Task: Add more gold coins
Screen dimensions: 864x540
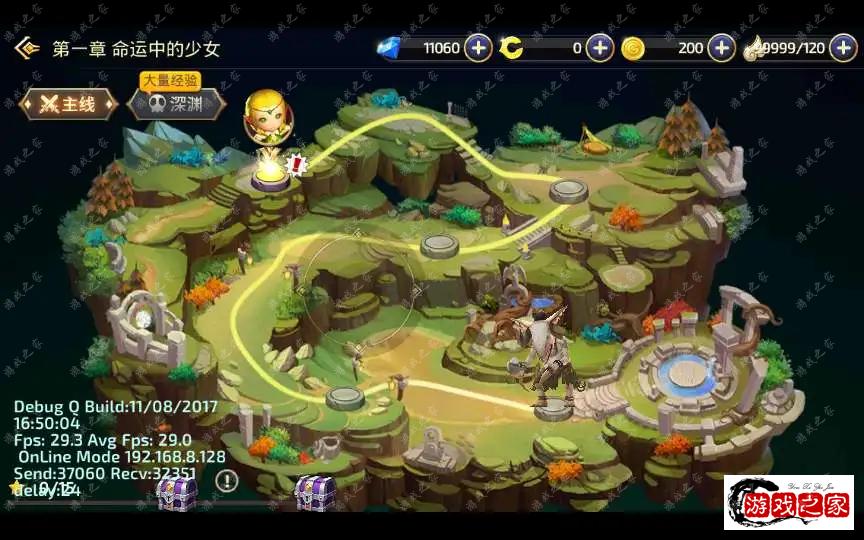Action: pos(721,48)
